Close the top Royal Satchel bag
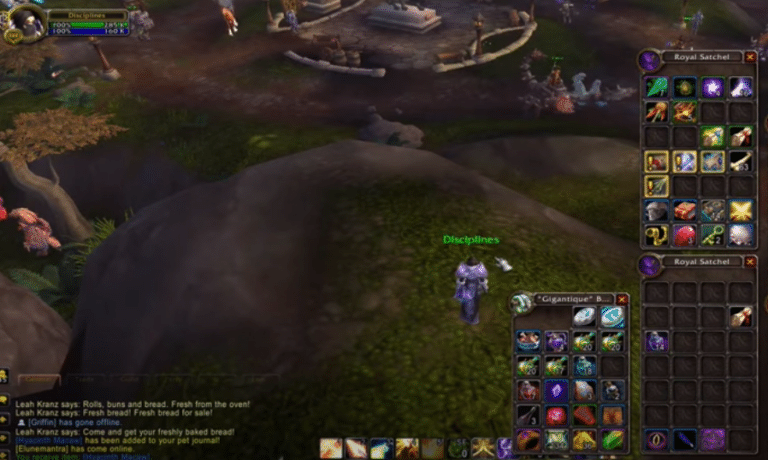The image size is (768, 460). click(x=750, y=58)
